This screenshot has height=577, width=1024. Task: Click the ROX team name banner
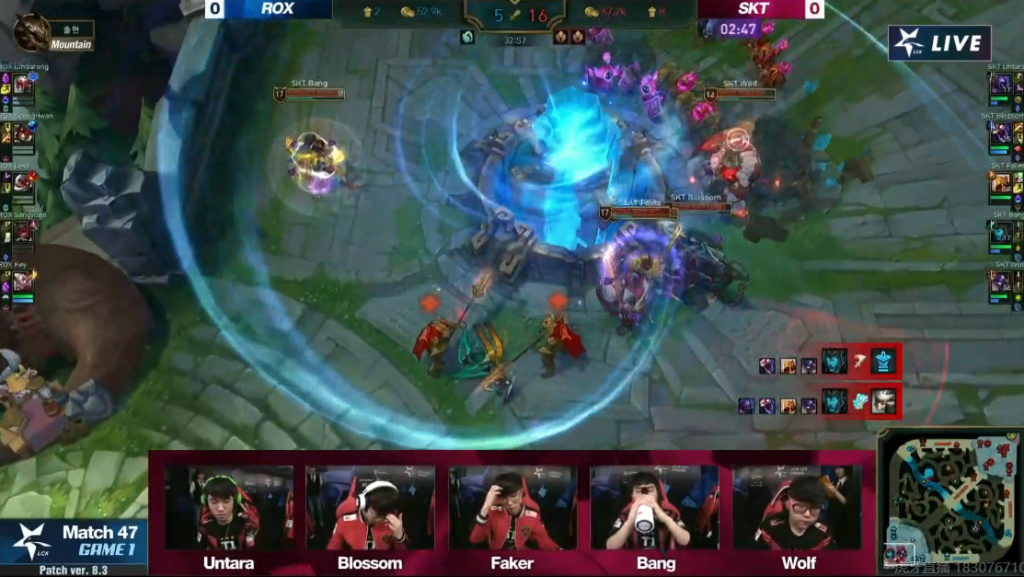[277, 9]
